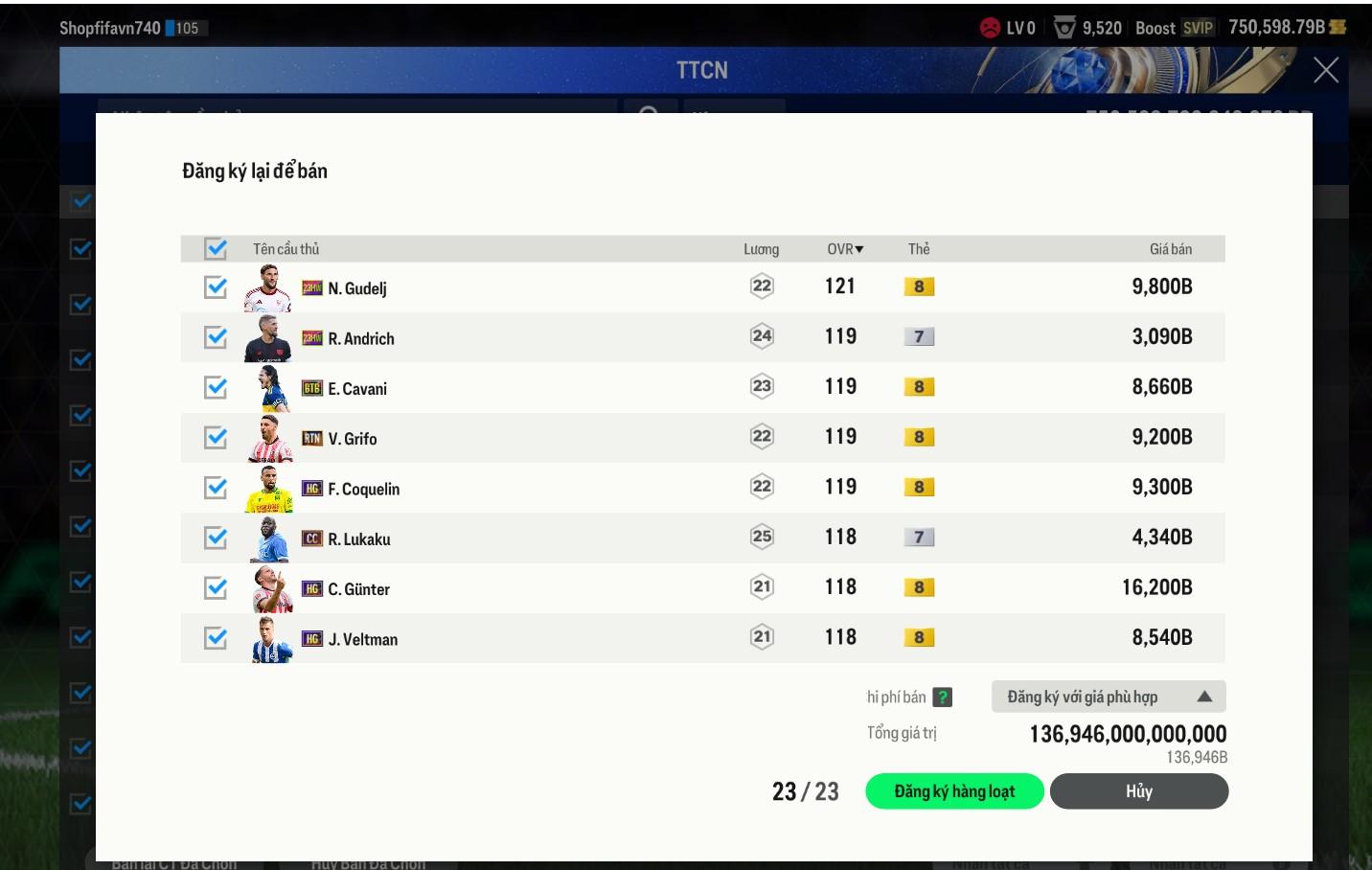Show selling fee help via question mark icon
Image resolution: width=1372 pixels, height=870 pixels.
pos(943,698)
